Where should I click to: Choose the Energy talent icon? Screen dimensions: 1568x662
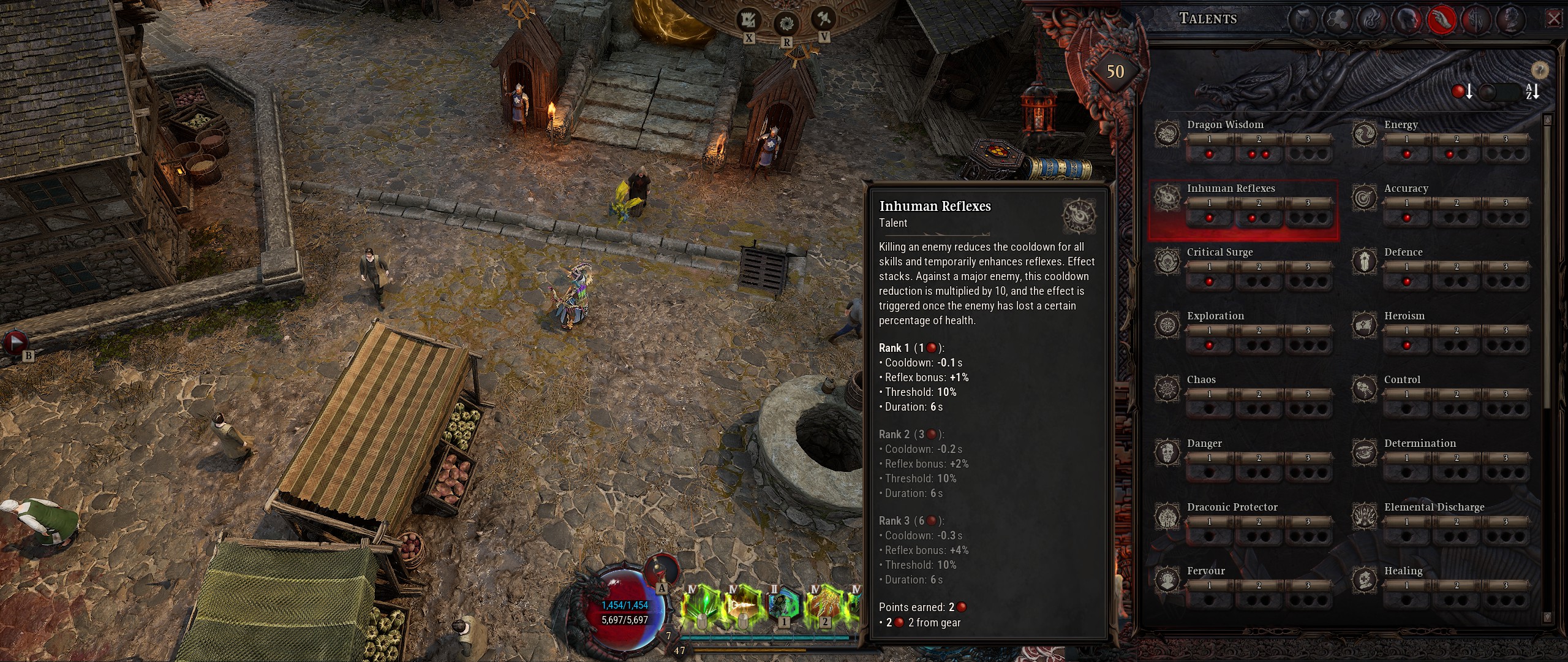click(x=1364, y=134)
